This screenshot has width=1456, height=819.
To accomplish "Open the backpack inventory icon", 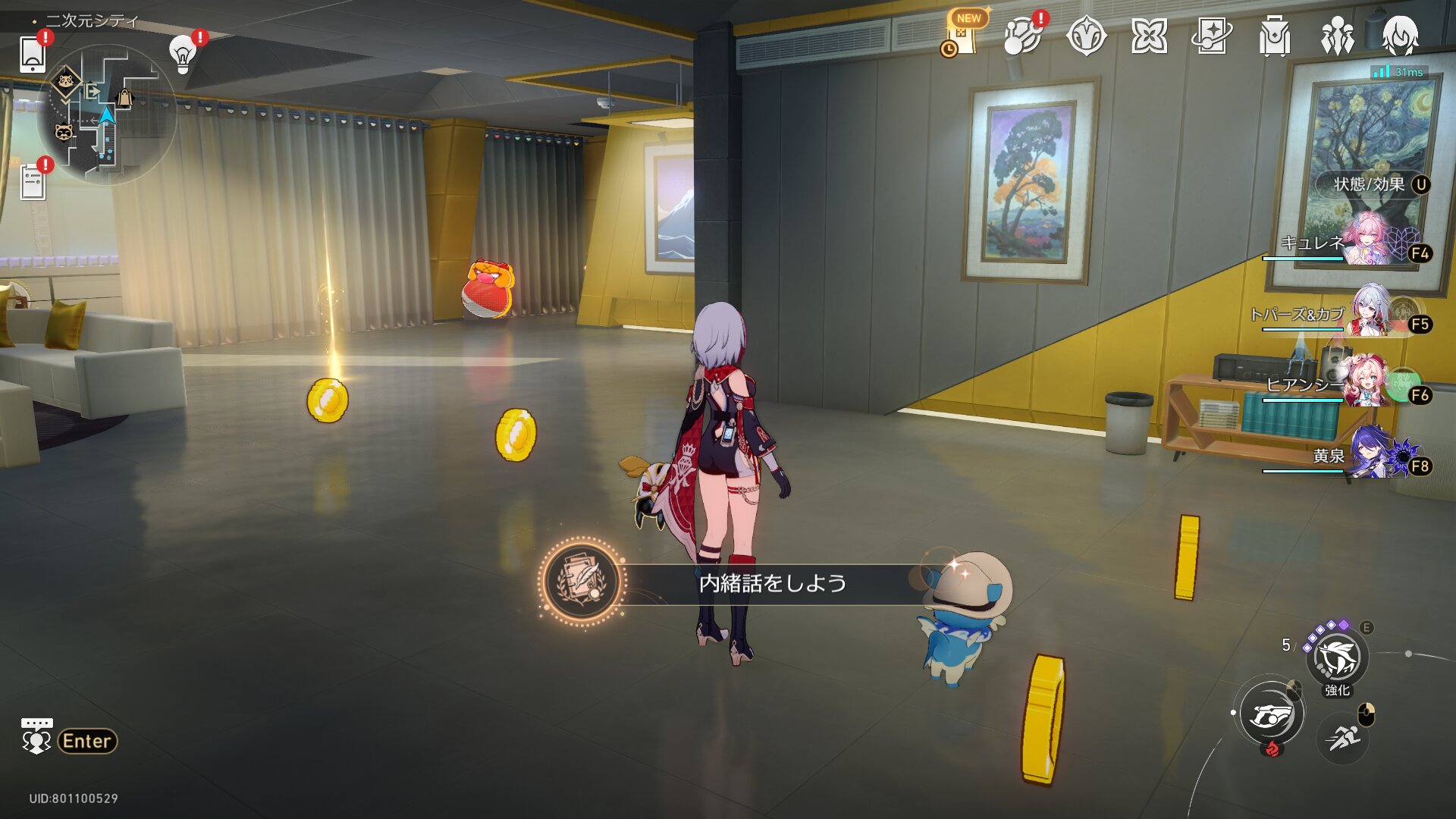I will click(1274, 36).
